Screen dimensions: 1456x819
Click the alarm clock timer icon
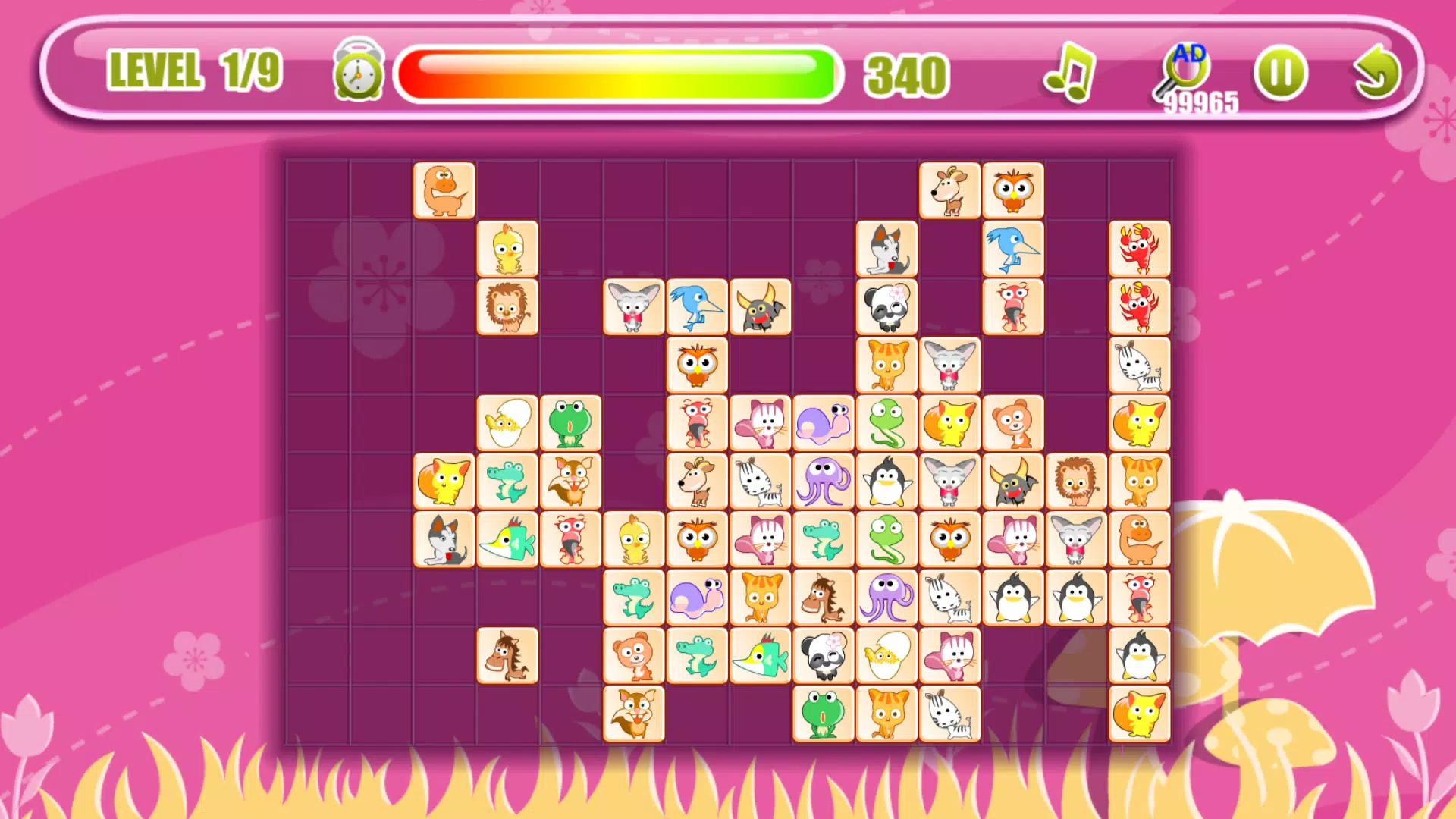356,74
